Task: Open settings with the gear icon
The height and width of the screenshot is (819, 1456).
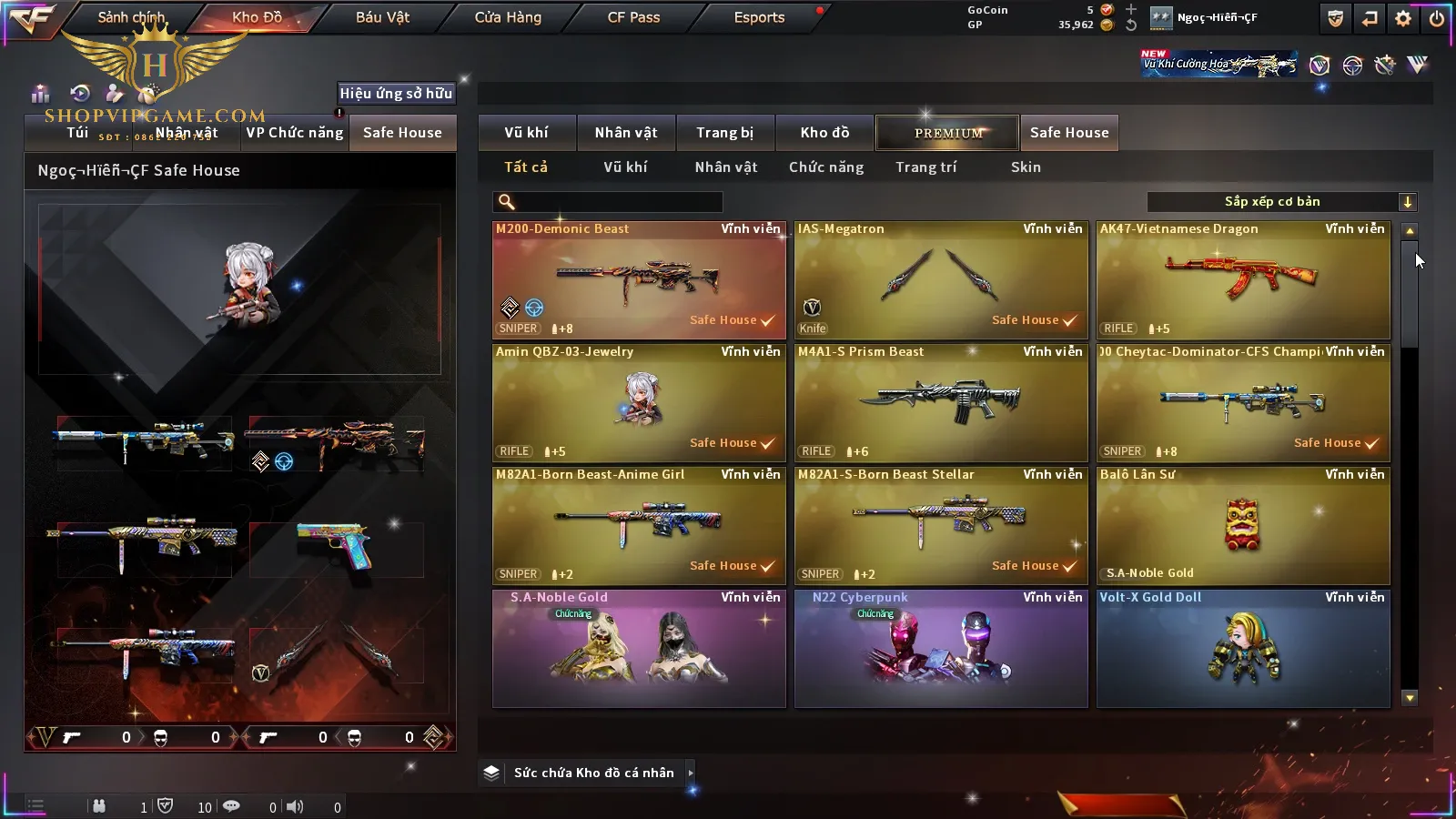Action: coord(1403,18)
